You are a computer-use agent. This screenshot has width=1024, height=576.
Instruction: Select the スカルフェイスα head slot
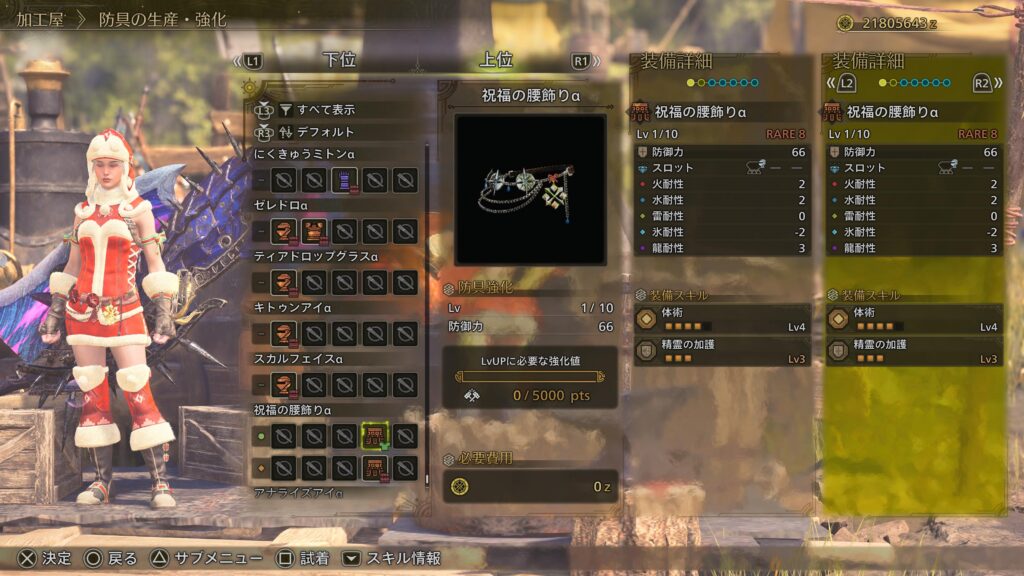pos(284,385)
